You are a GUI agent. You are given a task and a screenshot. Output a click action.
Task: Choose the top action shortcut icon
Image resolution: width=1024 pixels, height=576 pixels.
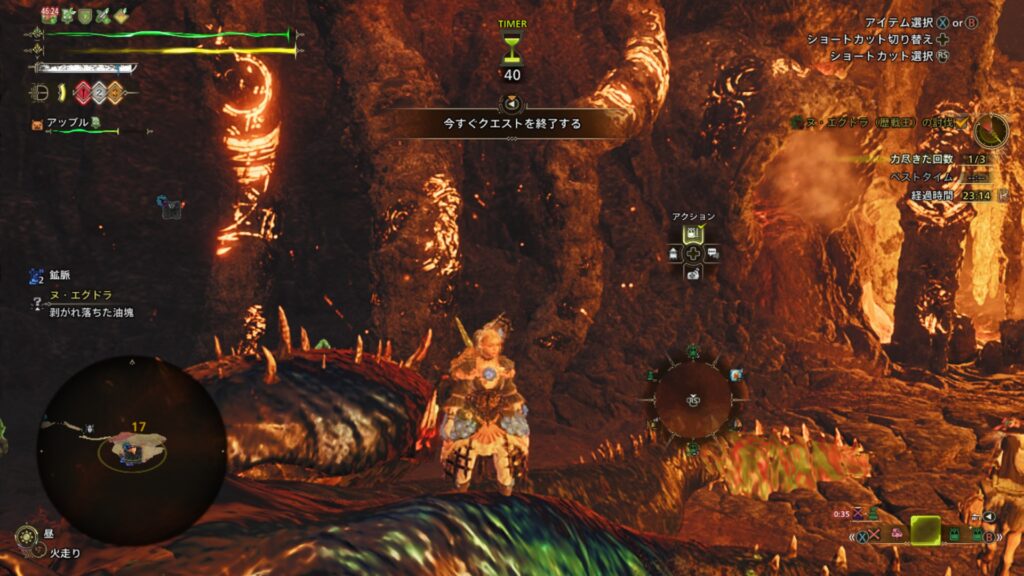(x=692, y=234)
